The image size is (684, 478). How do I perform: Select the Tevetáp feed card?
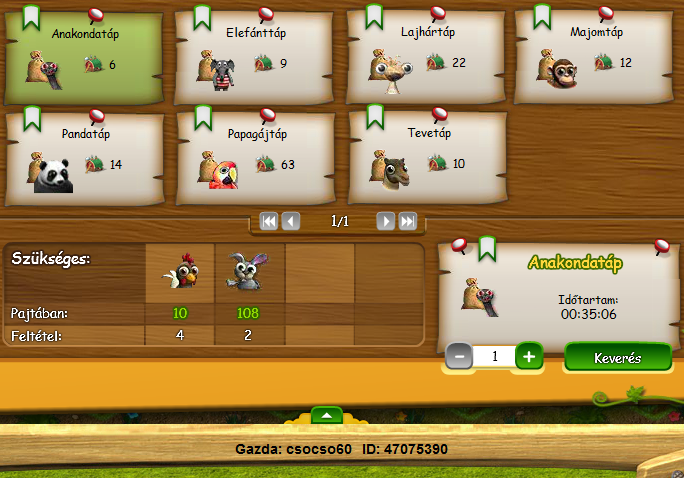[425, 157]
